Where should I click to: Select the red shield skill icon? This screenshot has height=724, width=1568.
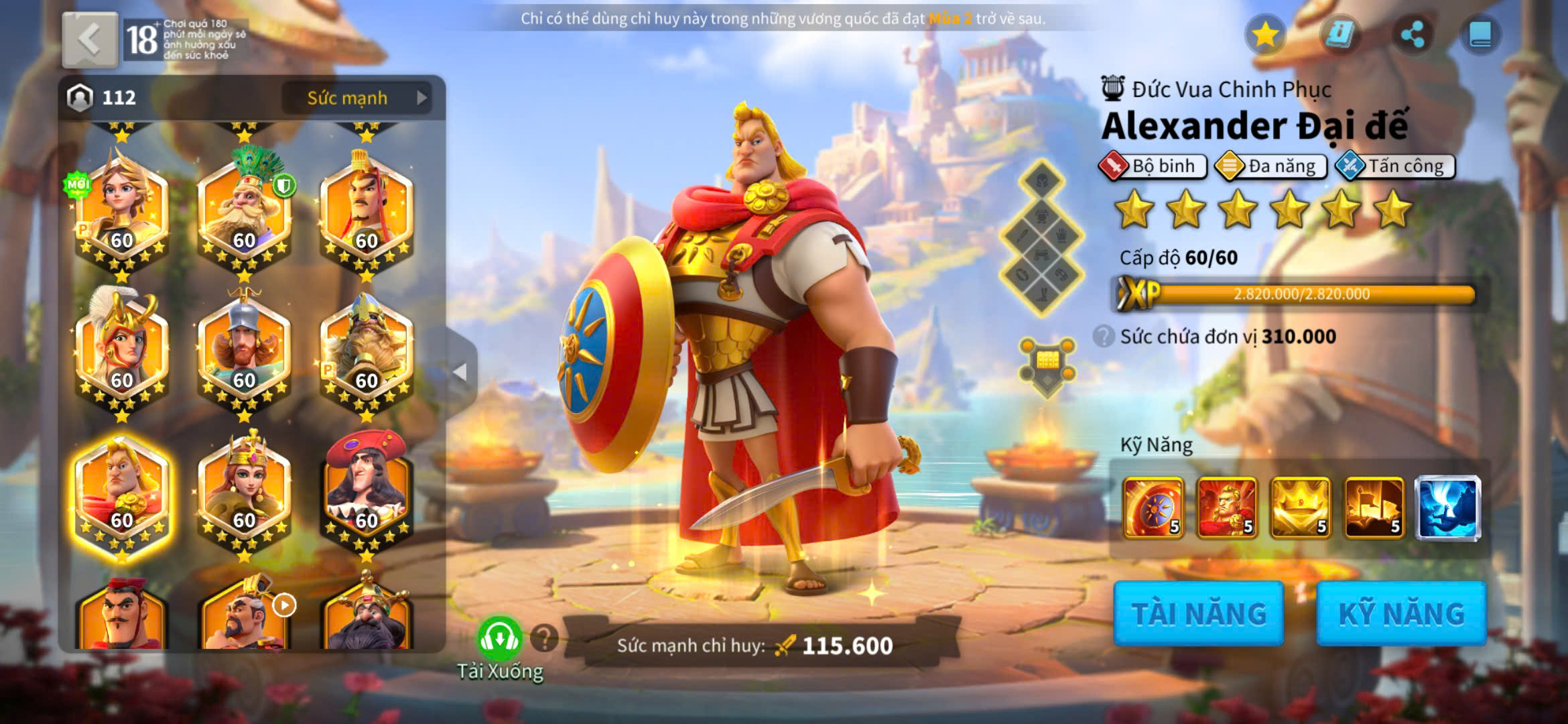tap(1153, 508)
